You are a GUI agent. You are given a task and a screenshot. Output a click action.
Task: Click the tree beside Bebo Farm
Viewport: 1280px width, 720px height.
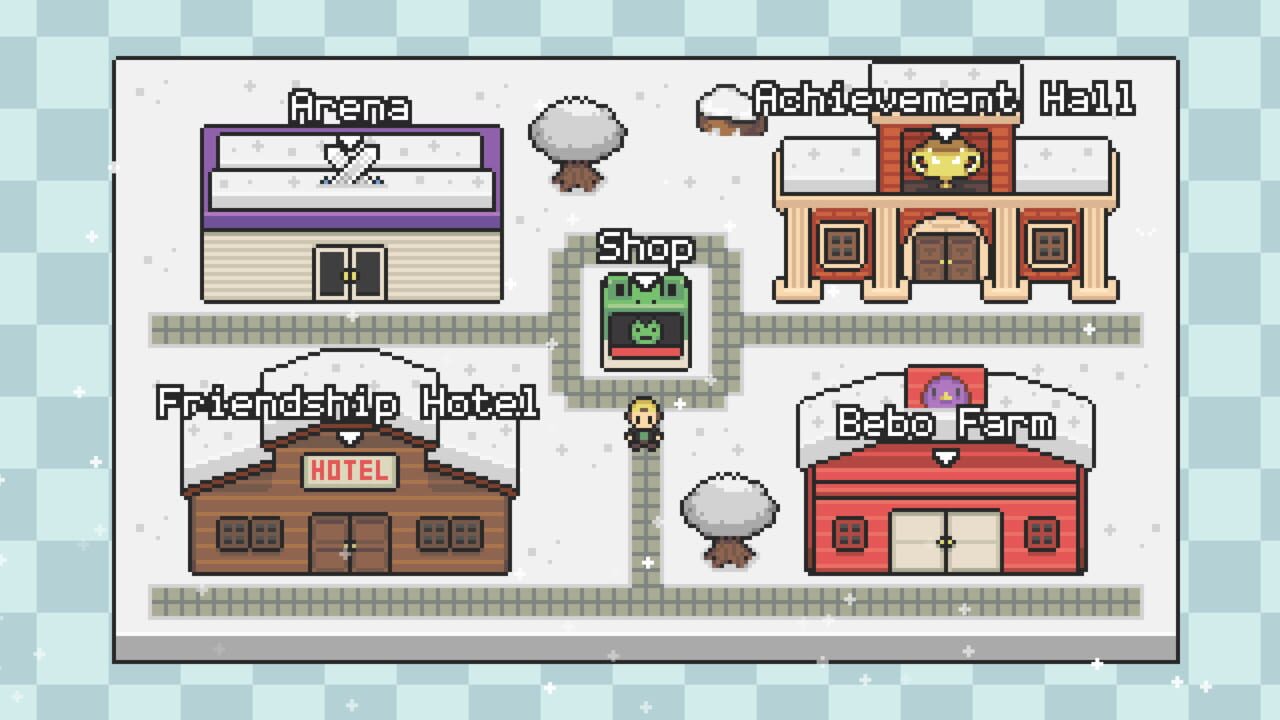(729, 515)
